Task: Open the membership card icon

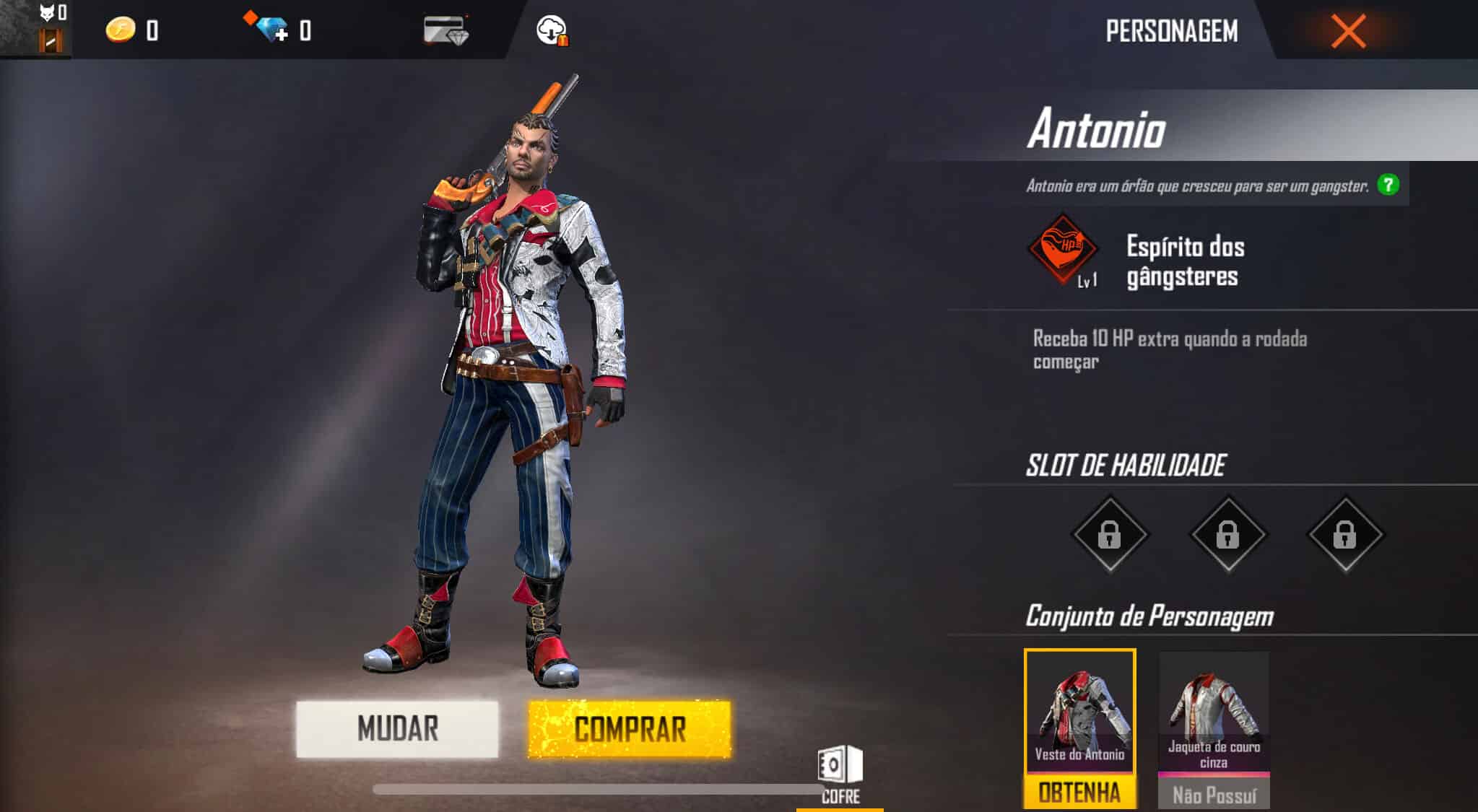Action: [445, 30]
